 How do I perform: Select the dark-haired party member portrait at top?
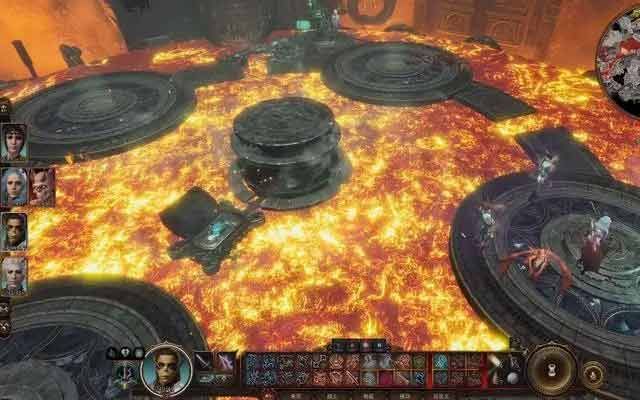tap(14, 142)
